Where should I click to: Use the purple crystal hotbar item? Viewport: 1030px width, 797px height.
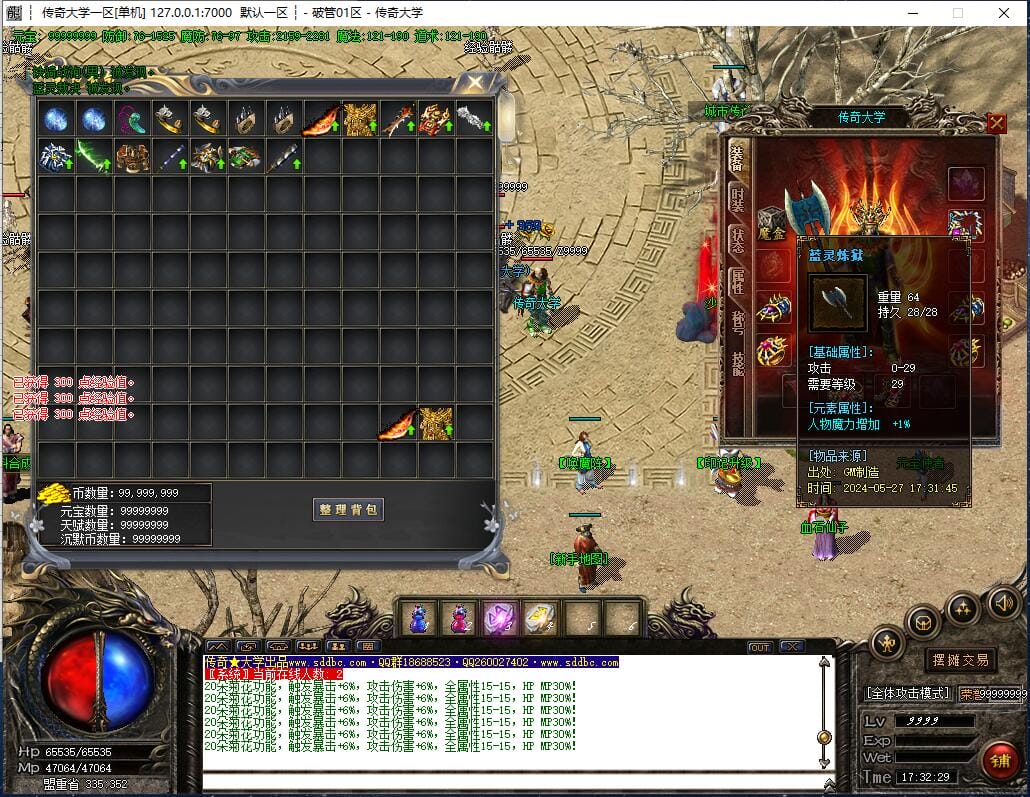(500, 618)
